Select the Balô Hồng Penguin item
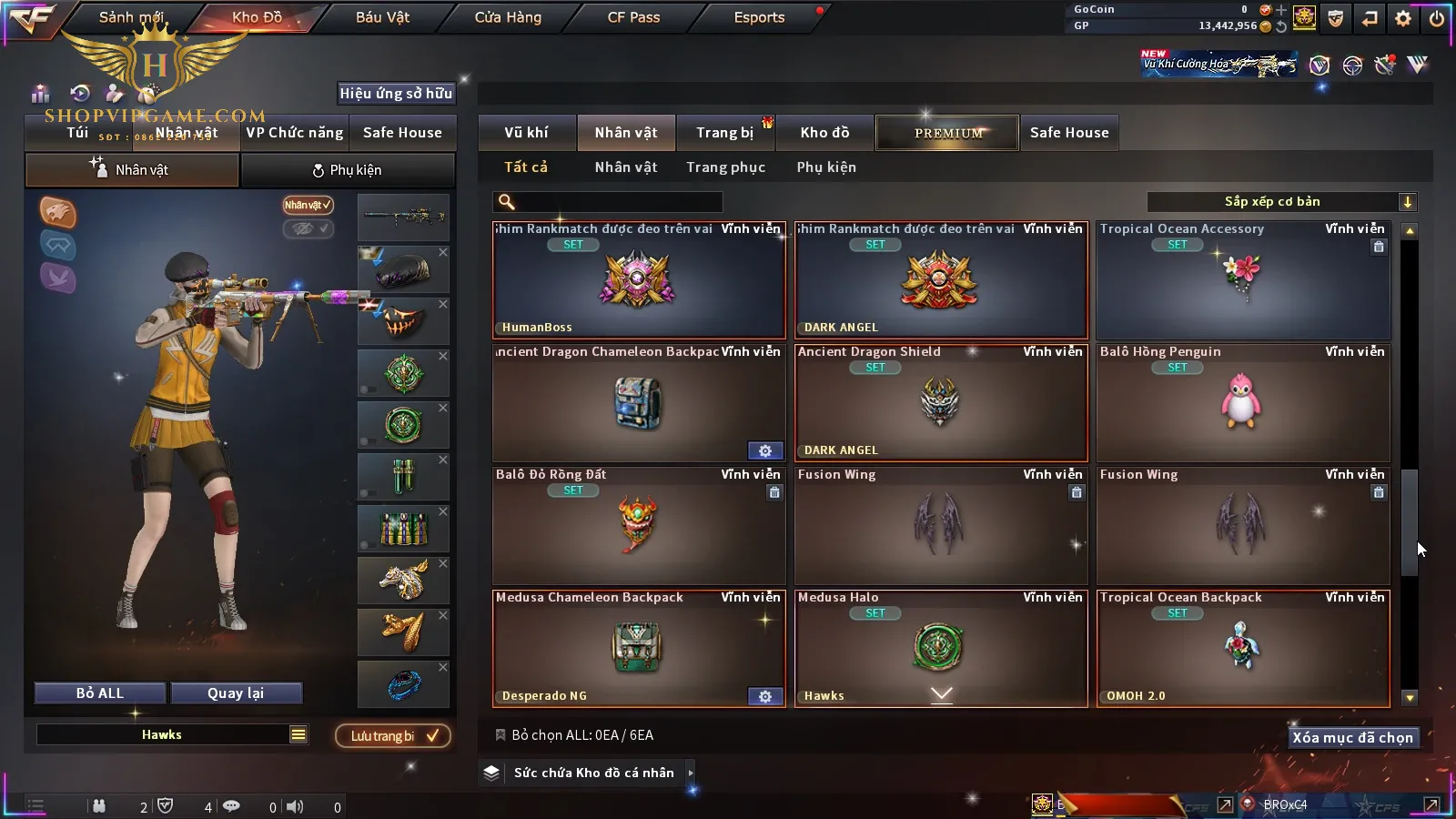Viewport: 1456px width, 819px height. point(1243,403)
